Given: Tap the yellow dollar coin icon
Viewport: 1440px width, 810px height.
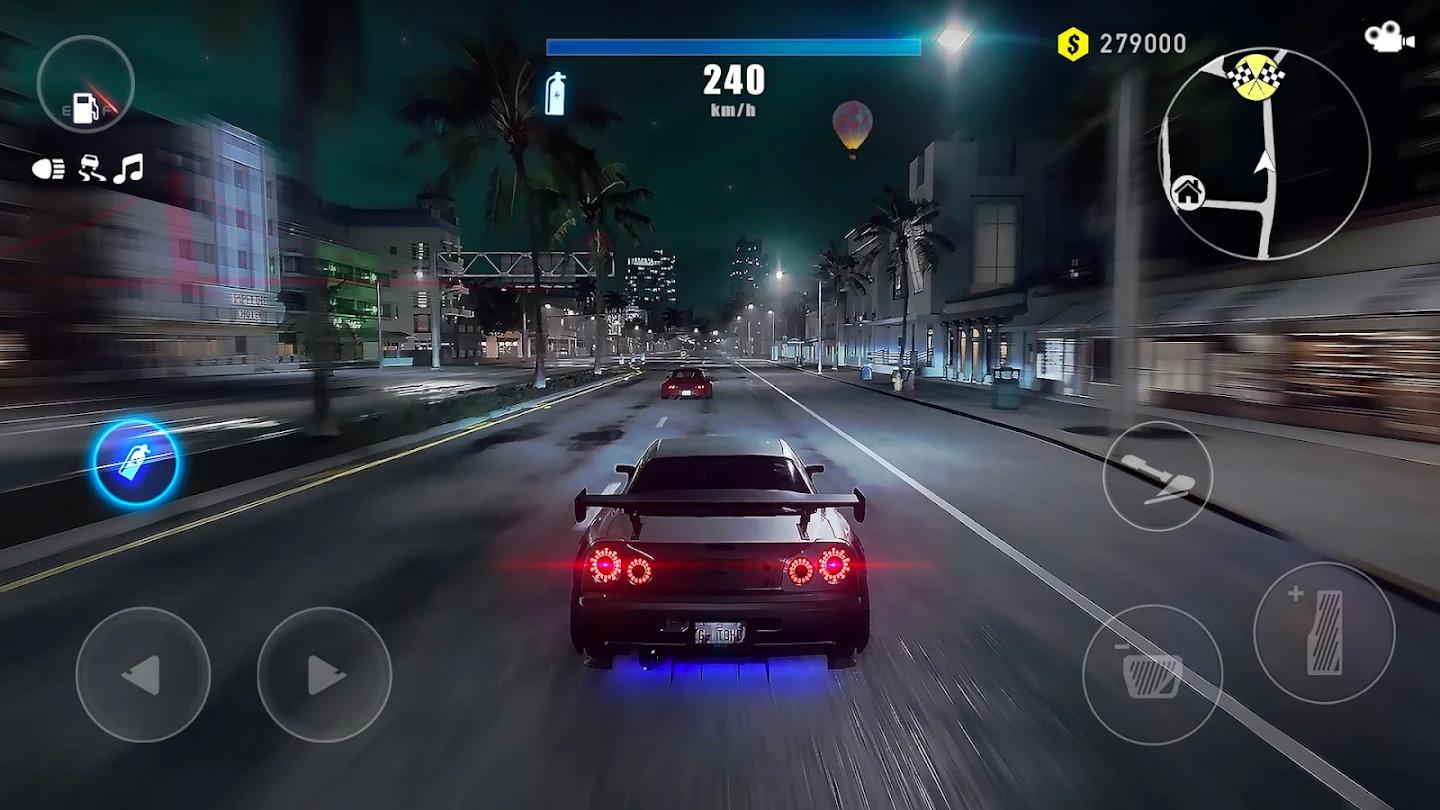Looking at the screenshot, I should click(x=1074, y=43).
